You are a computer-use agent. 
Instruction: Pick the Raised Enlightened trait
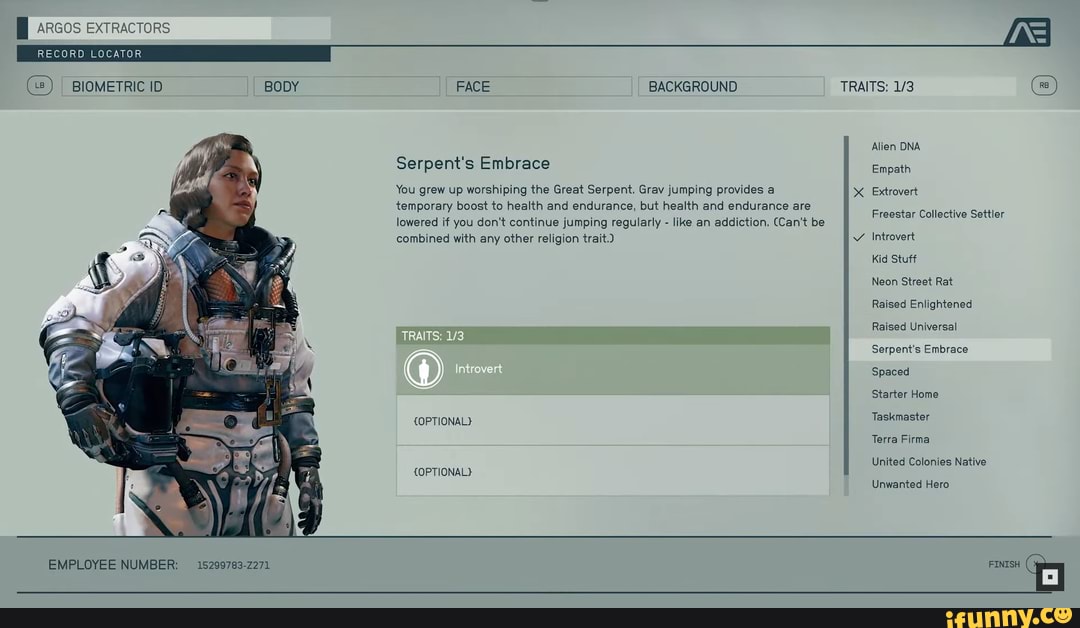(922, 304)
